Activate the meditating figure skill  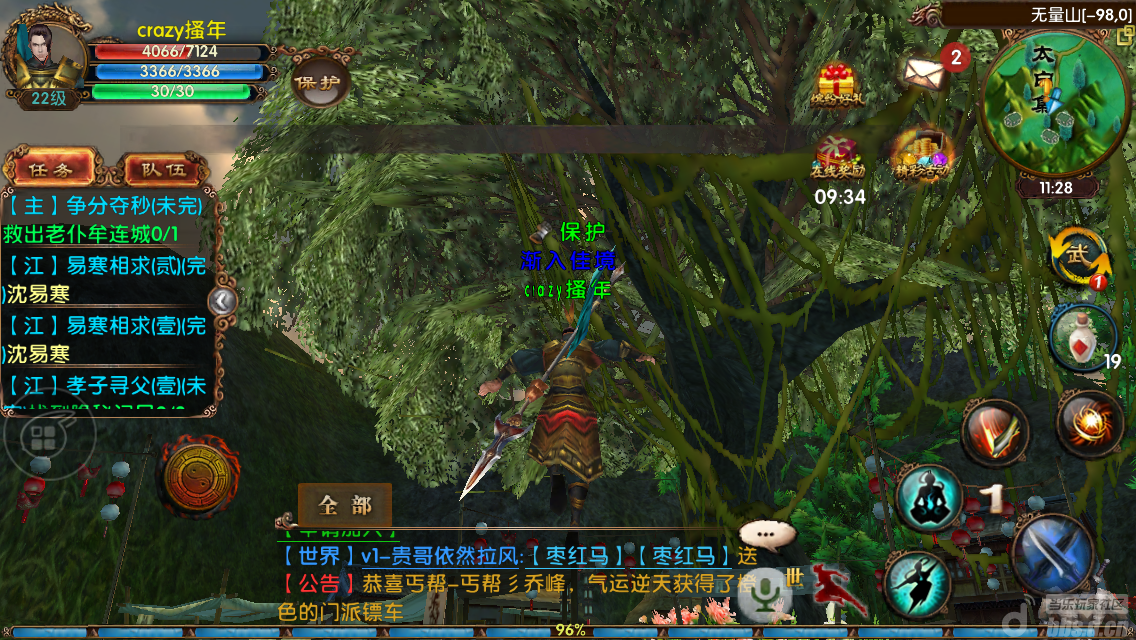coord(928,497)
